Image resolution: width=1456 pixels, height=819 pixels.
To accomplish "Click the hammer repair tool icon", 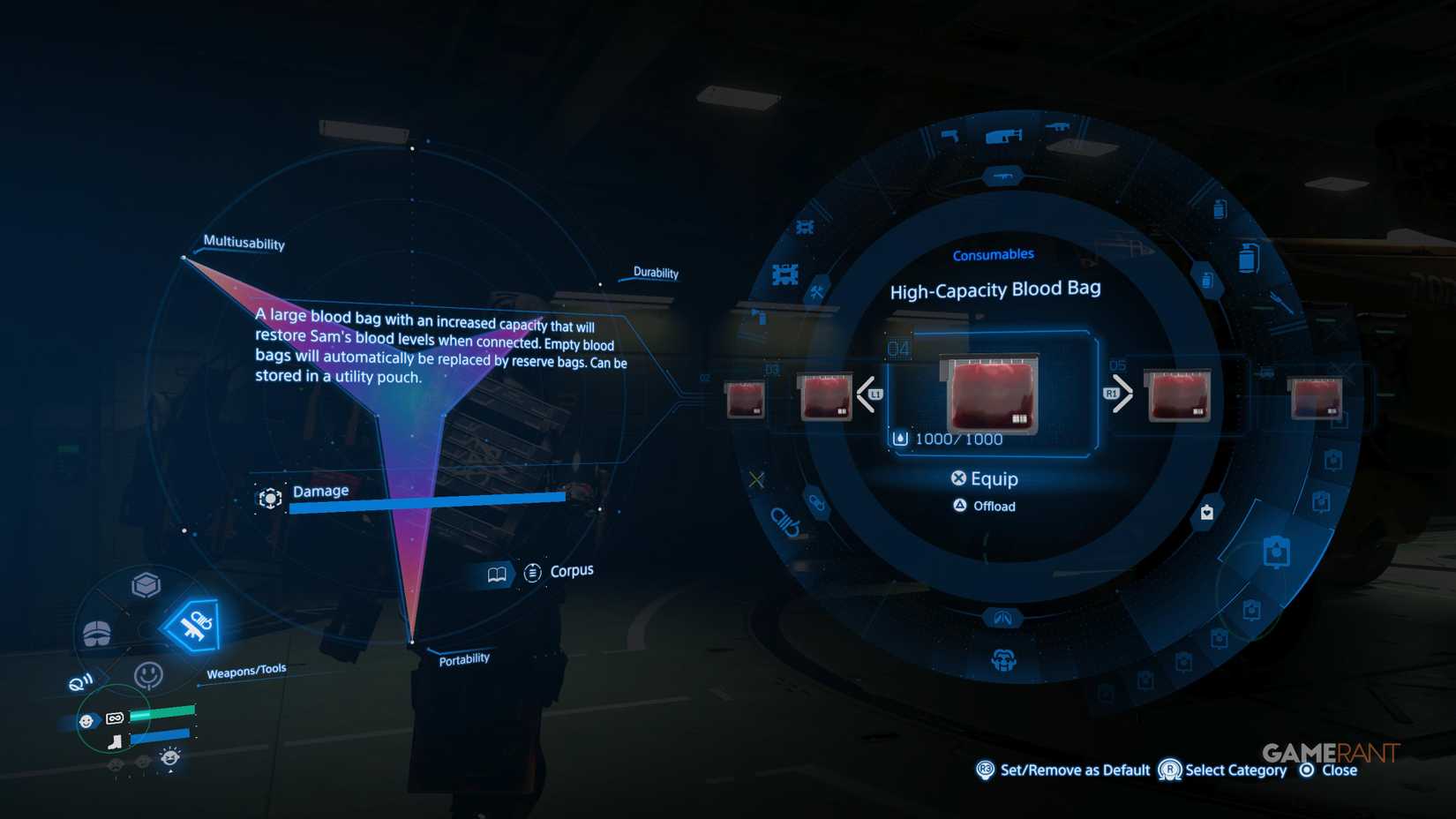I will (x=818, y=291).
